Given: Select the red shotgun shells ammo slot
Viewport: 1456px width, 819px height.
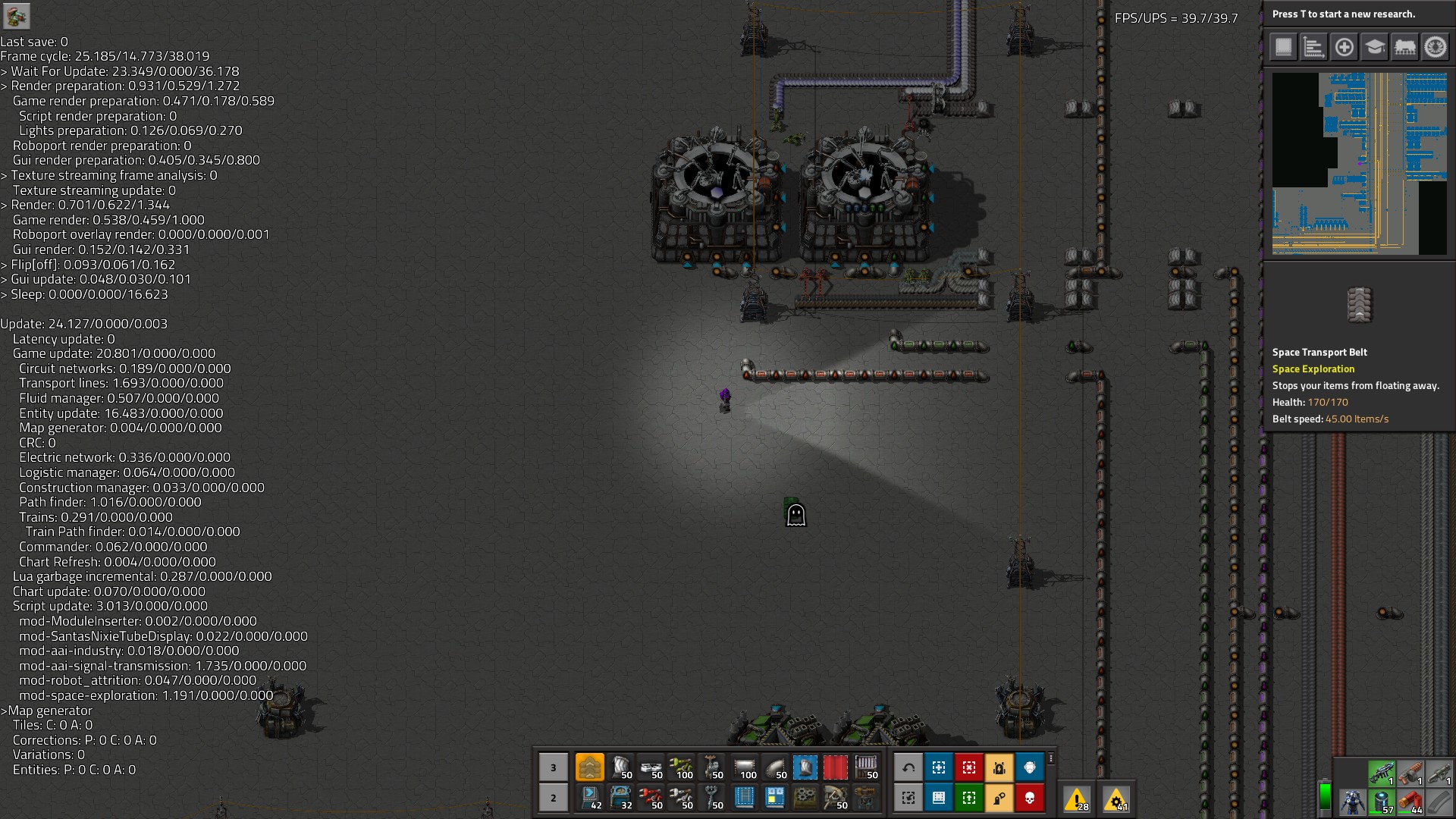Looking at the screenshot, I should (x=1411, y=802).
